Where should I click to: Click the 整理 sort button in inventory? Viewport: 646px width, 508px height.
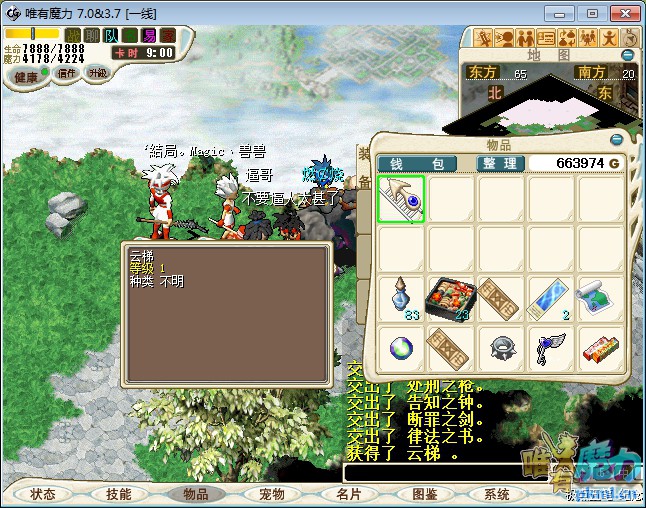[500, 163]
